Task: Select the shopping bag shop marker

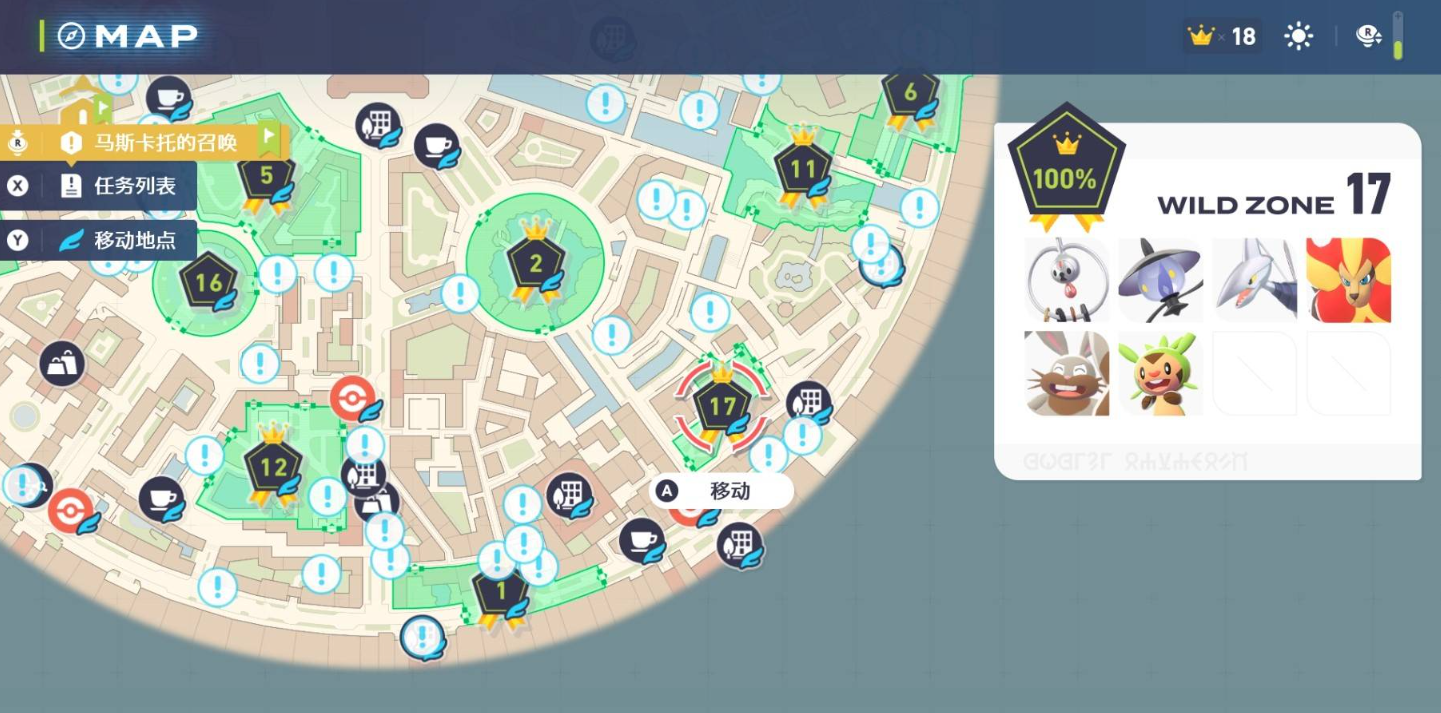Action: click(x=62, y=364)
